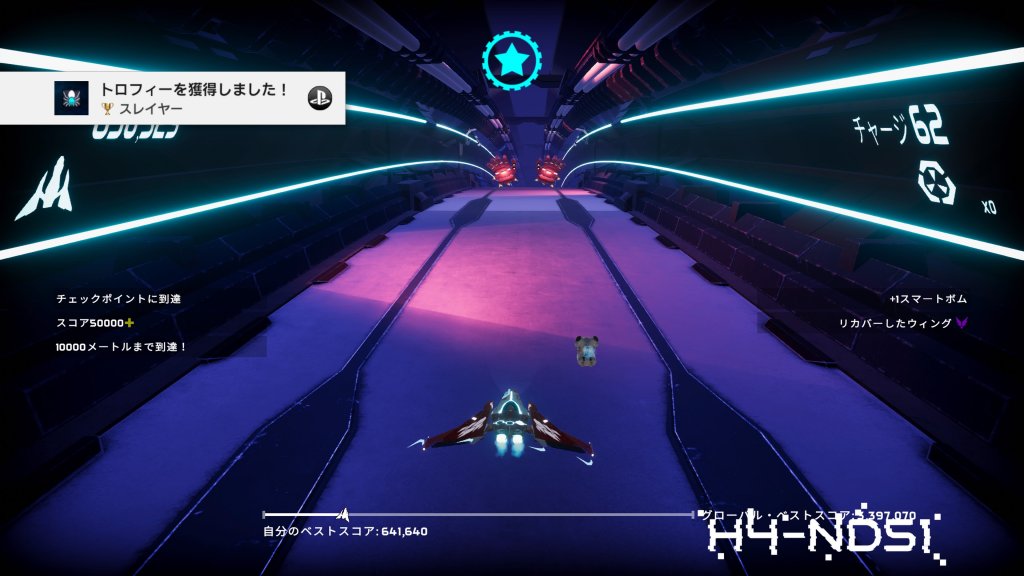Image resolution: width=1024 pixels, height=576 pixels.
Task: Activate the hexagonal smart bomb icon
Action: (936, 182)
